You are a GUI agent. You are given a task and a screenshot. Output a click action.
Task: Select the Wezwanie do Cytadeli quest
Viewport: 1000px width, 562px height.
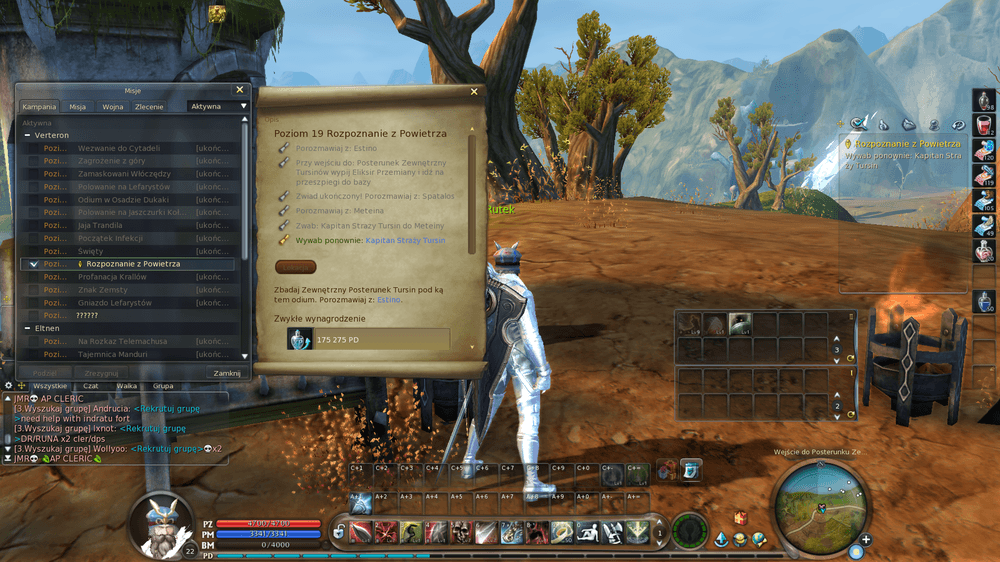(118, 148)
